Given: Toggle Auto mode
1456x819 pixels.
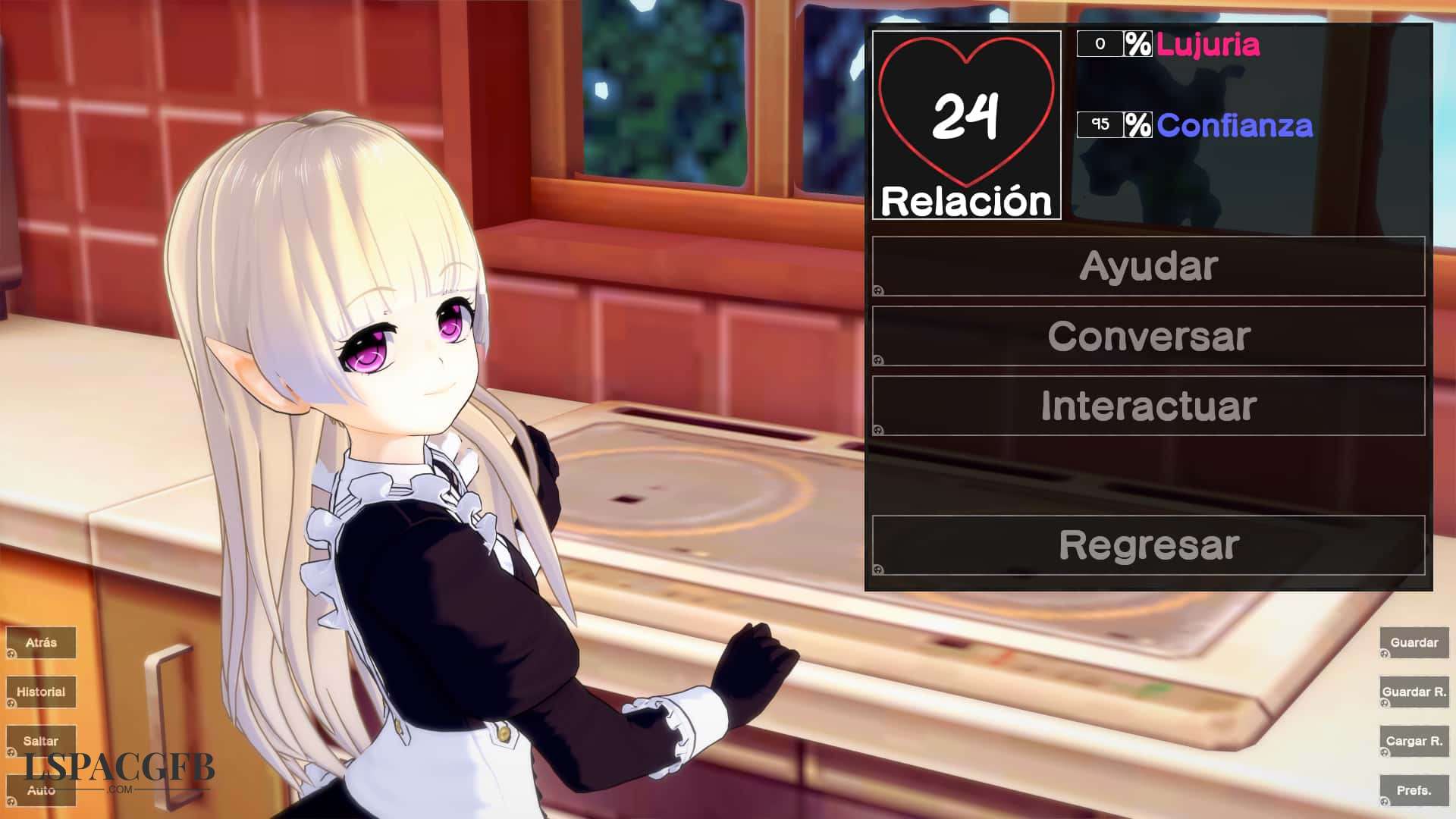Looking at the screenshot, I should click(41, 790).
